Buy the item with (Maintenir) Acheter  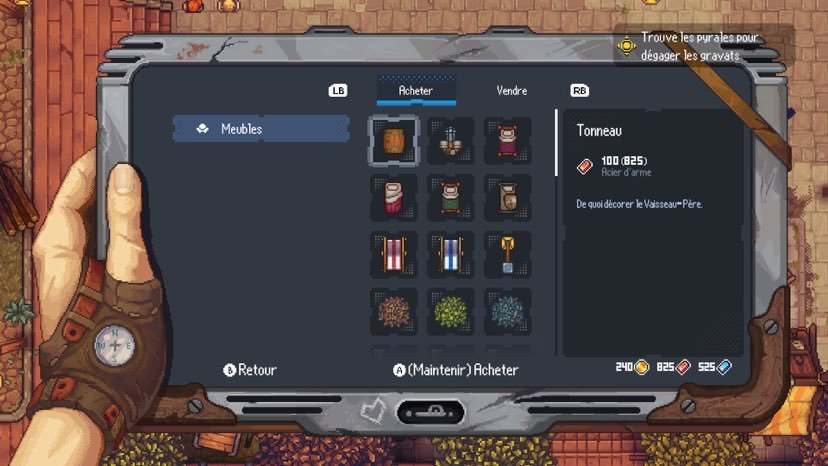point(456,370)
